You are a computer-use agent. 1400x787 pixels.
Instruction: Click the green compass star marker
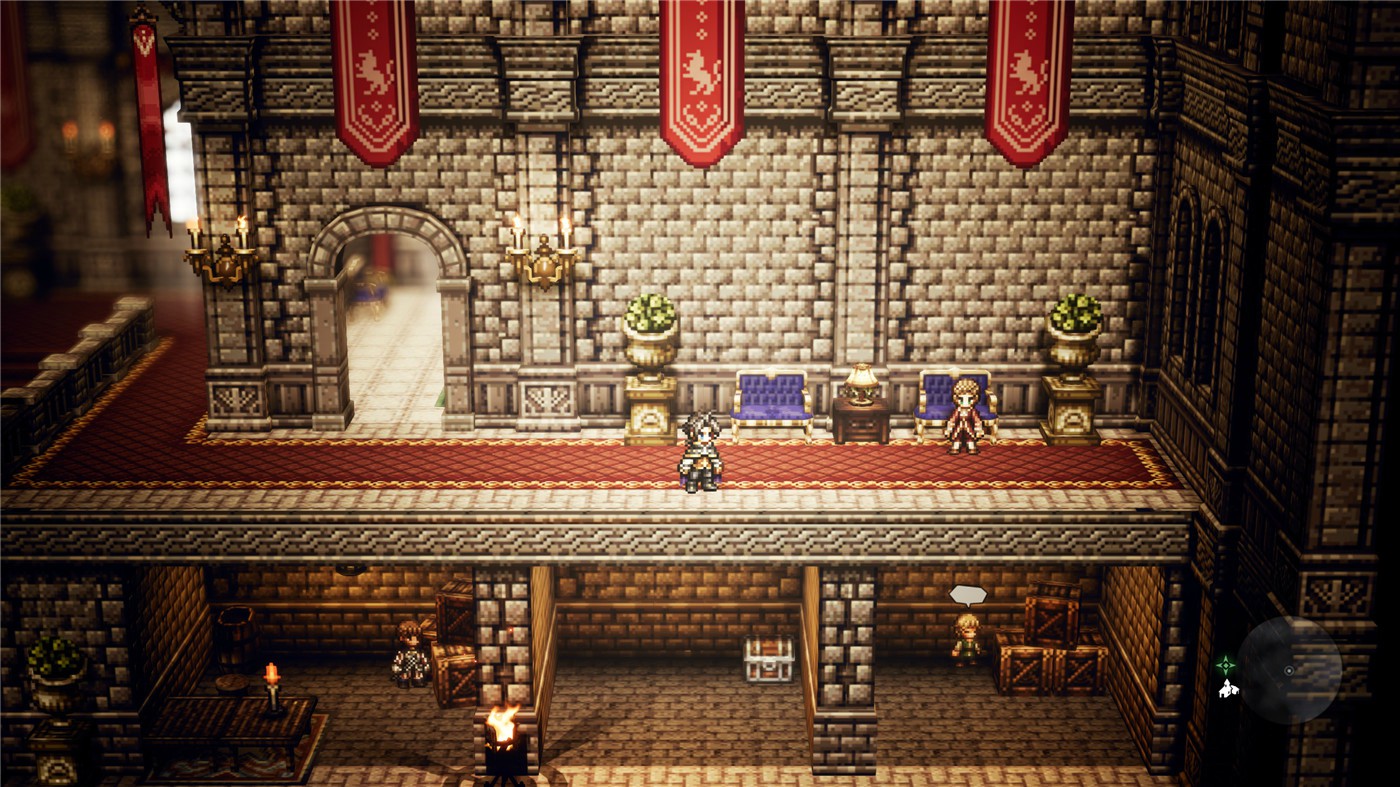(1225, 664)
